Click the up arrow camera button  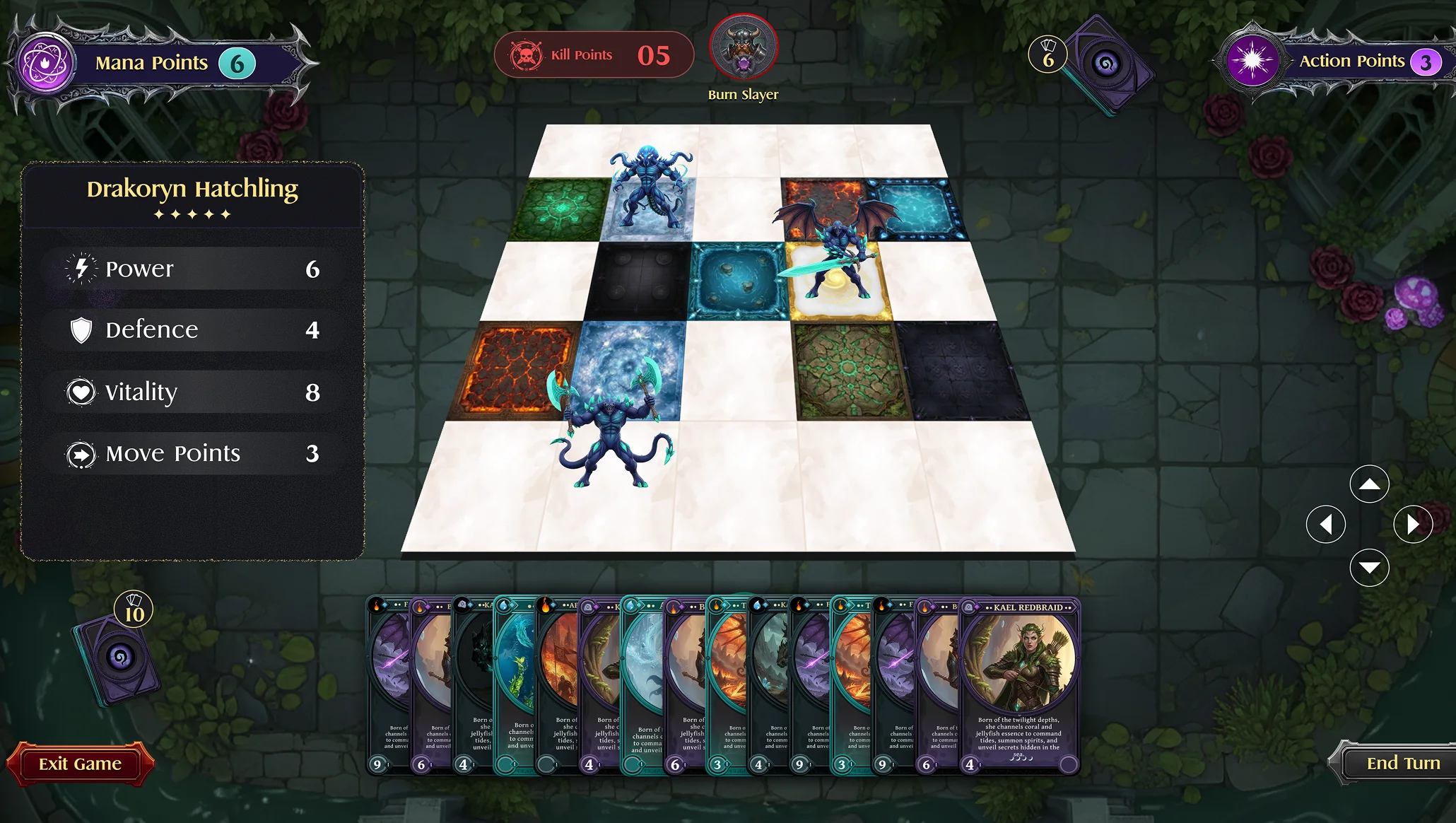(x=1369, y=484)
